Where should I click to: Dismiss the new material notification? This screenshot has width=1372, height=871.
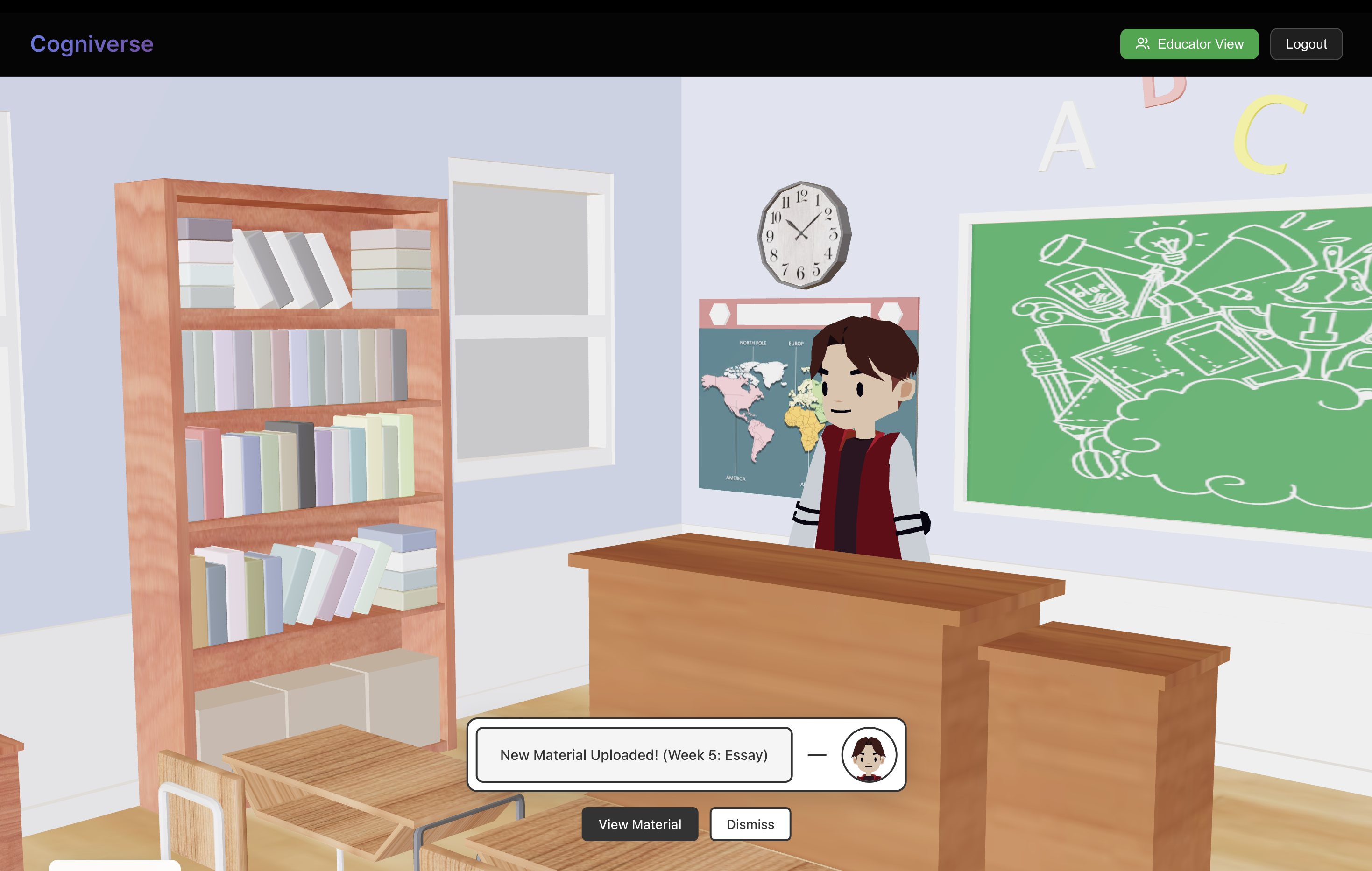[x=750, y=824]
